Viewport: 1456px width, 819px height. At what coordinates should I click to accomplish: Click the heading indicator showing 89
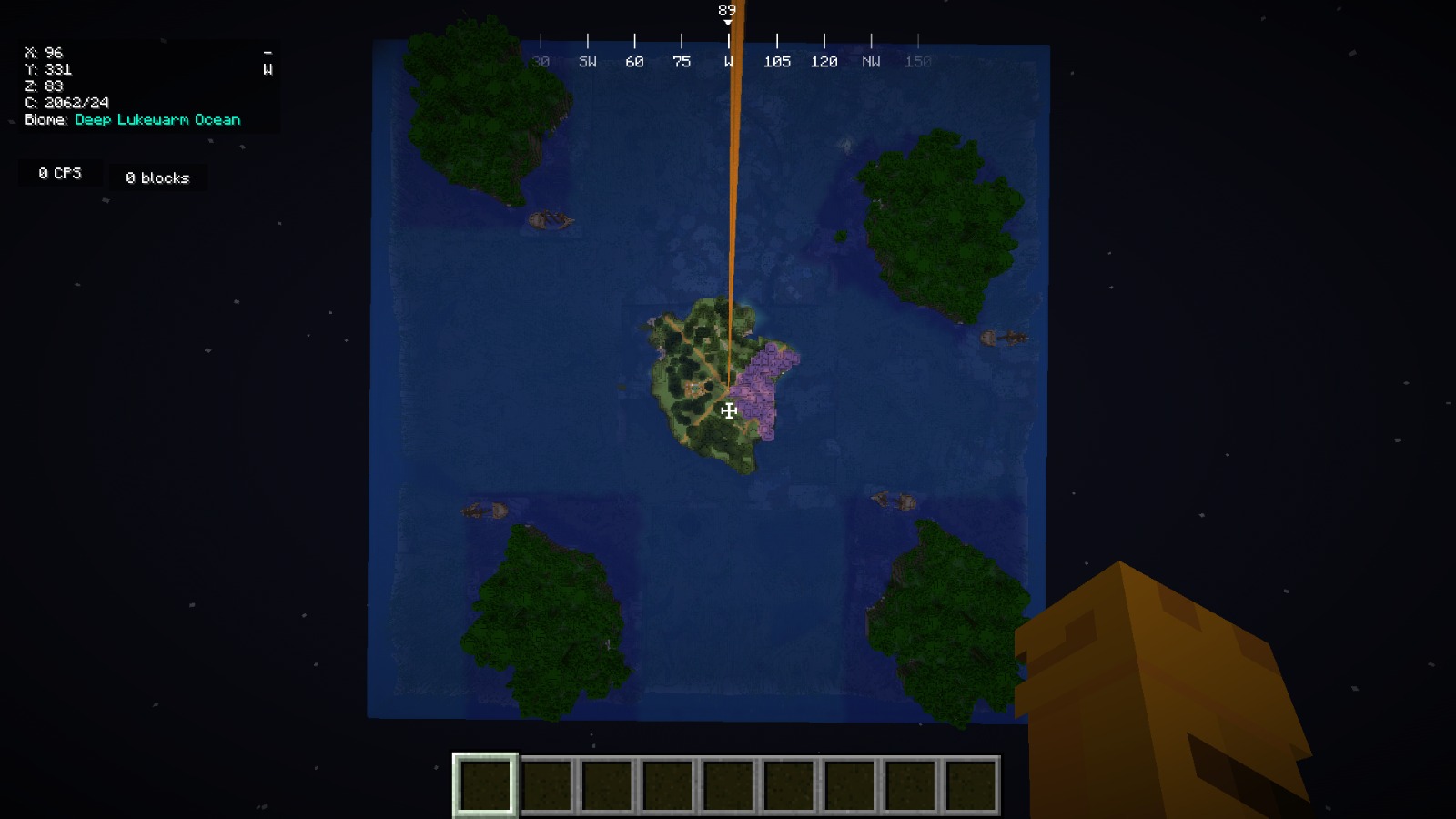click(x=726, y=9)
